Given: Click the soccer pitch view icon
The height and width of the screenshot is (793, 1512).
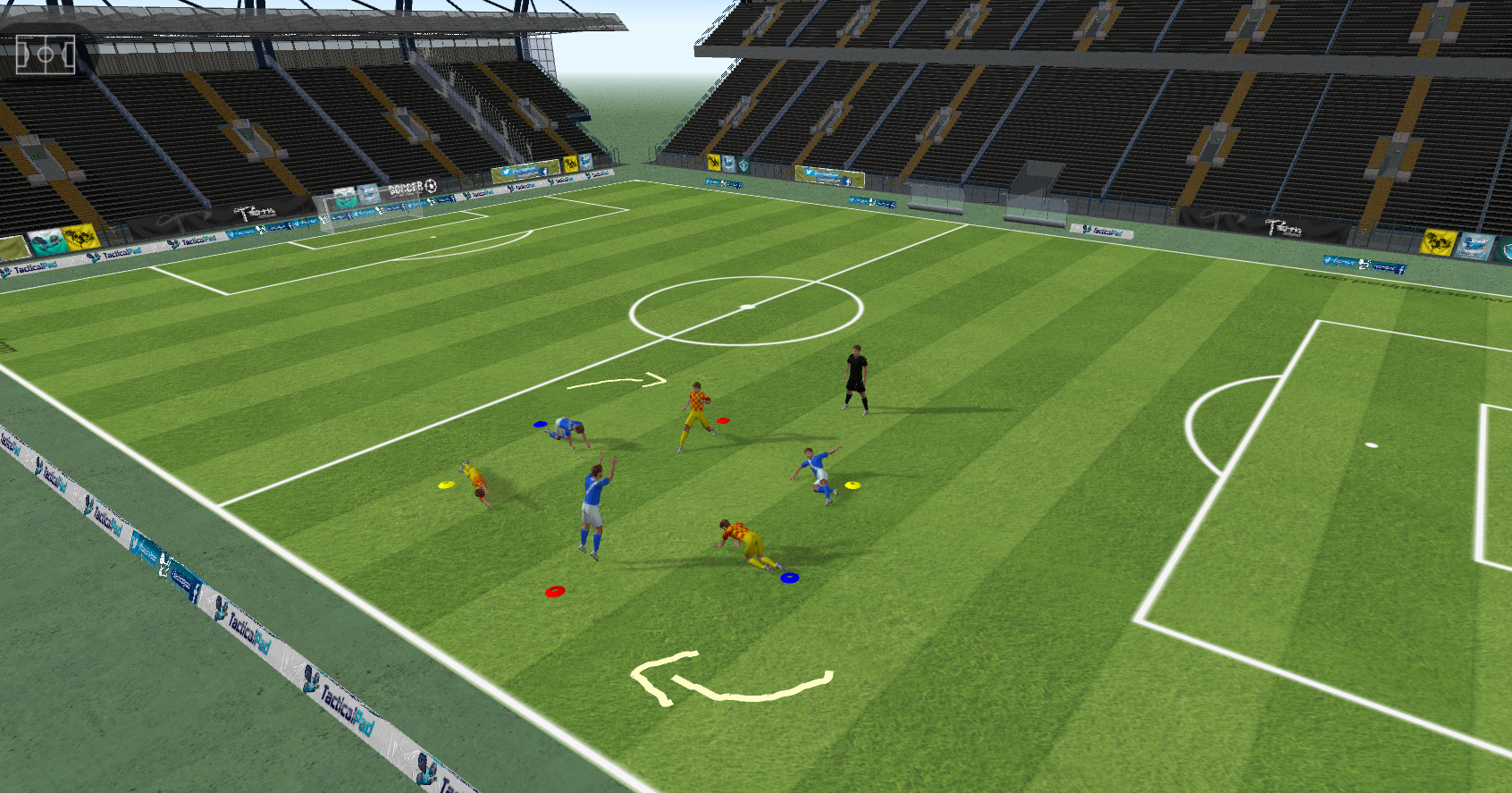Looking at the screenshot, I should point(45,55).
